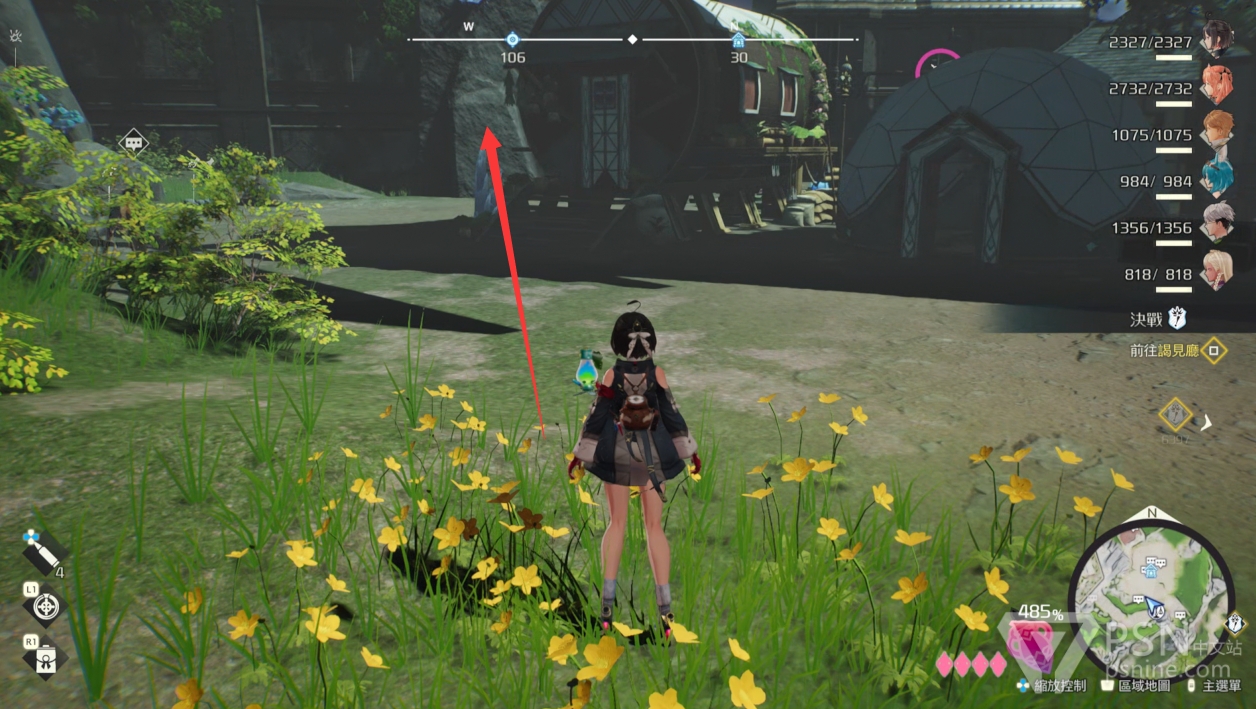The image size is (1256, 709).
Task: Select the blue waypoint marker on compass bar
Action: click(512, 40)
